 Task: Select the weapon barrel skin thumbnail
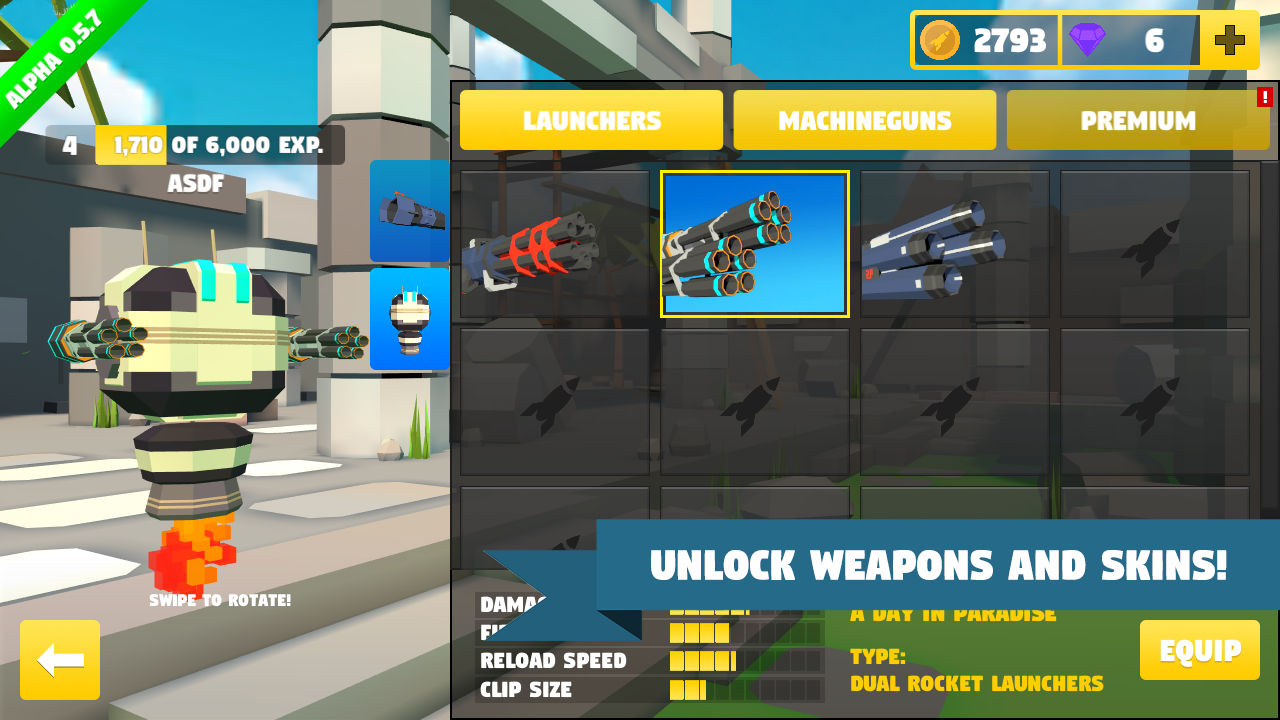tap(409, 210)
